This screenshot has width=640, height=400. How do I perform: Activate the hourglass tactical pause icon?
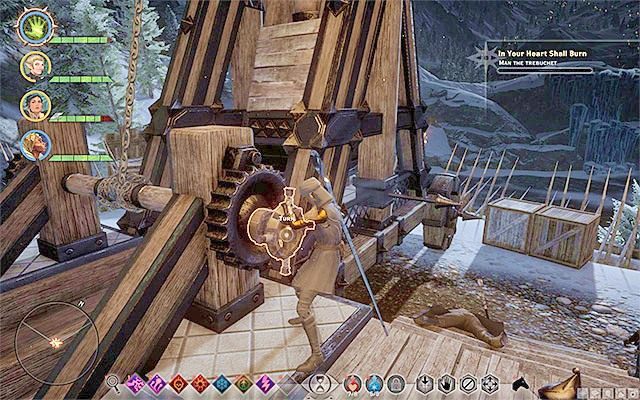point(319,383)
